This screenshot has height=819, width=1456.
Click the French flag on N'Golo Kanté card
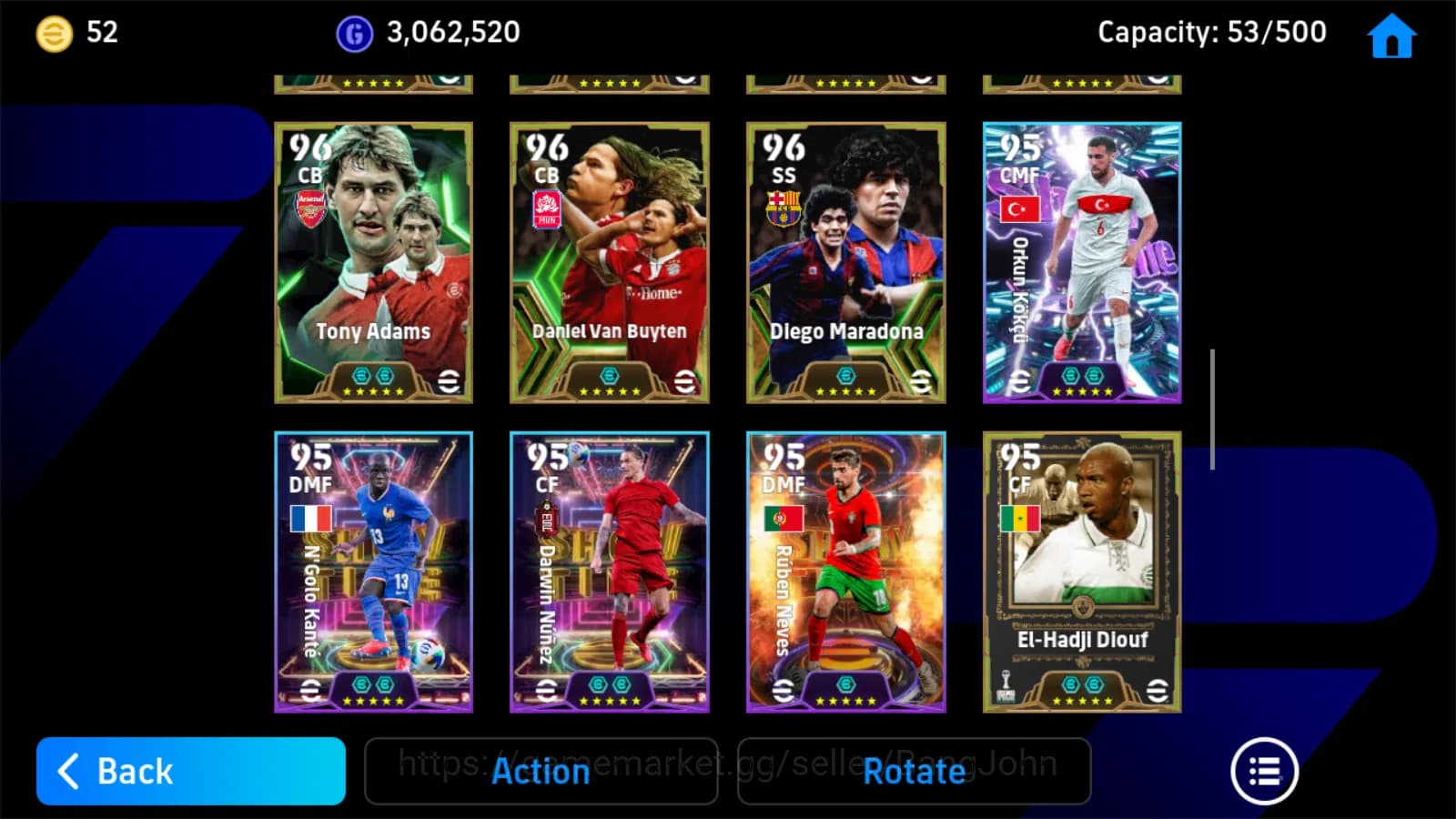309,517
